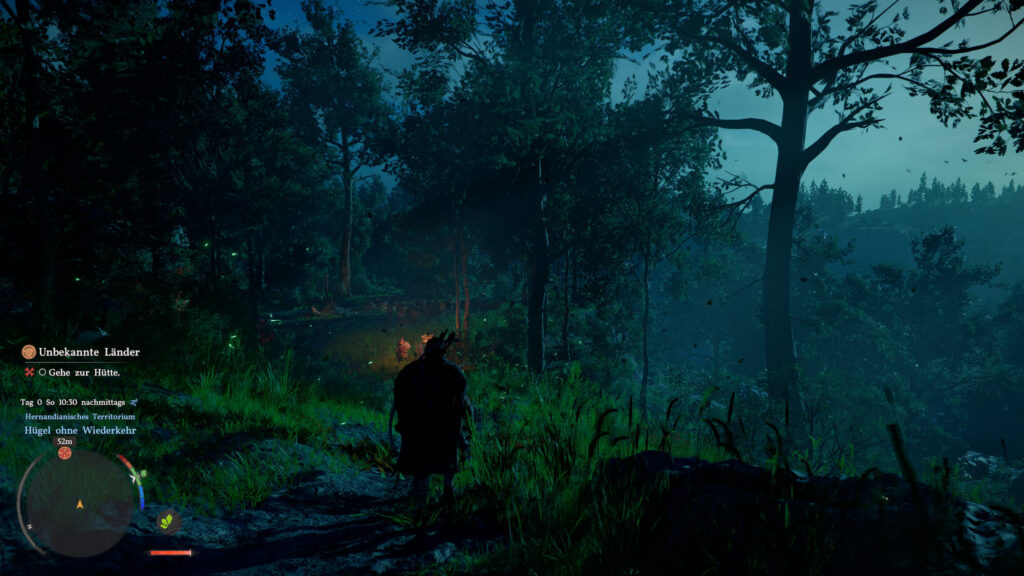Click the green leaf icon beside the minimap
1024x576 pixels.
pos(167,520)
